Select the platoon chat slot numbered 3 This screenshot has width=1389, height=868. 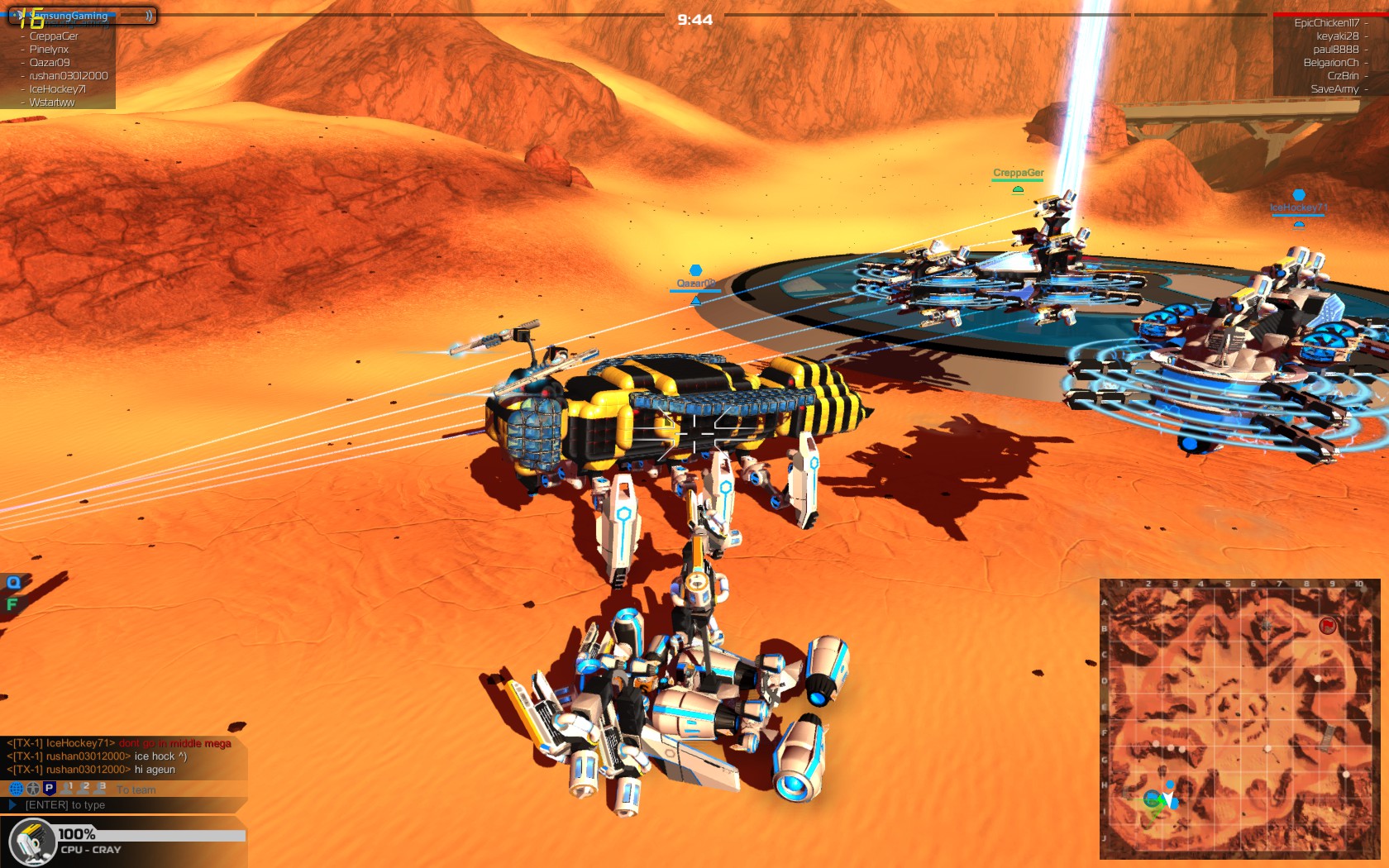coord(99,789)
